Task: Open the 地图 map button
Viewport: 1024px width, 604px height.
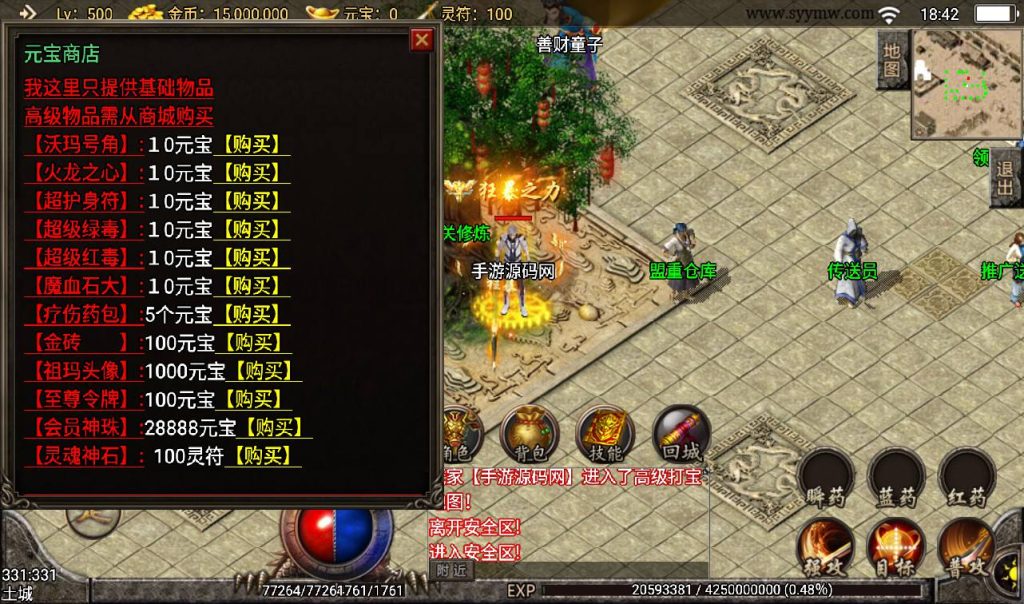Action: [x=892, y=60]
